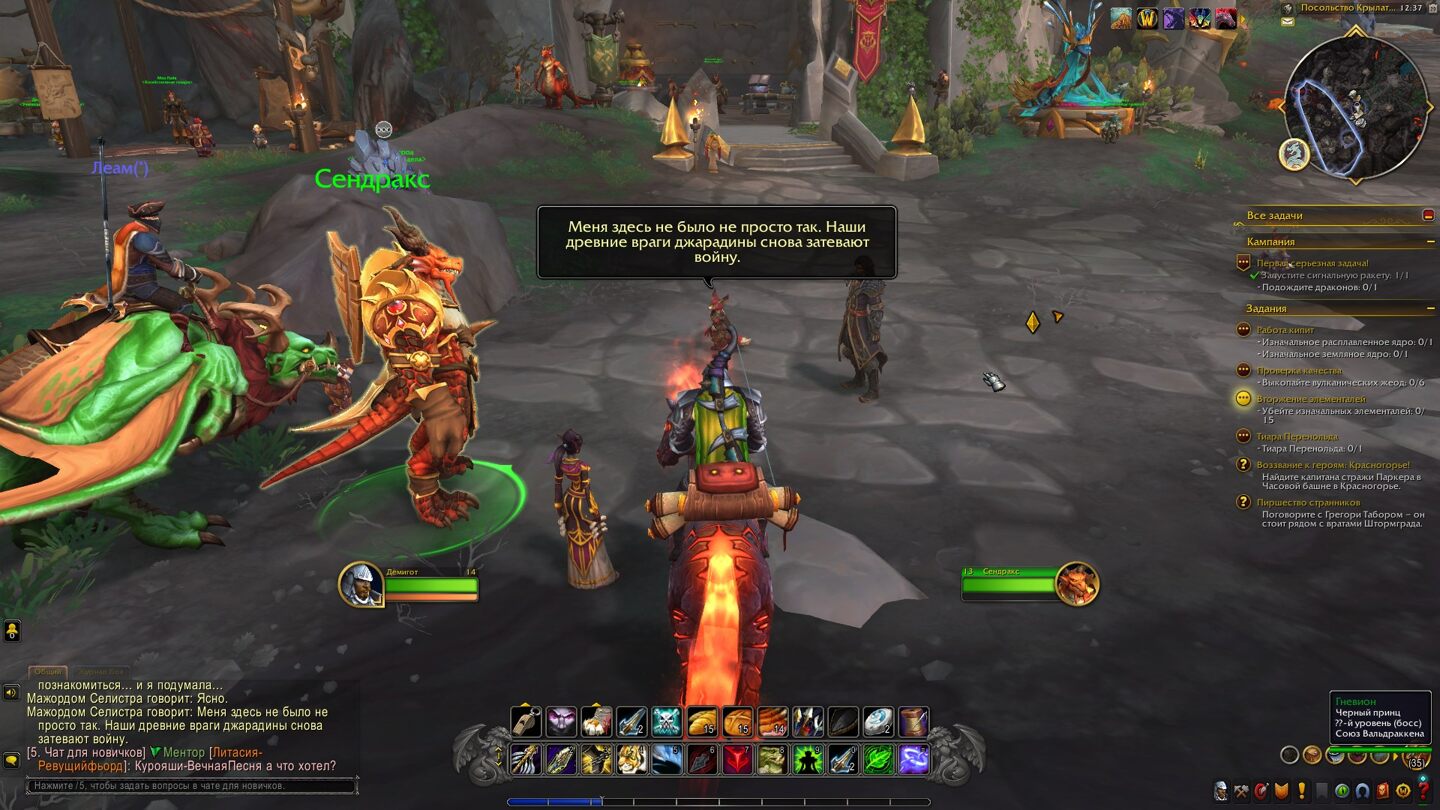Open the quest log exclamation mark button
Viewport: 1440px width, 810px height.
click(x=1302, y=791)
